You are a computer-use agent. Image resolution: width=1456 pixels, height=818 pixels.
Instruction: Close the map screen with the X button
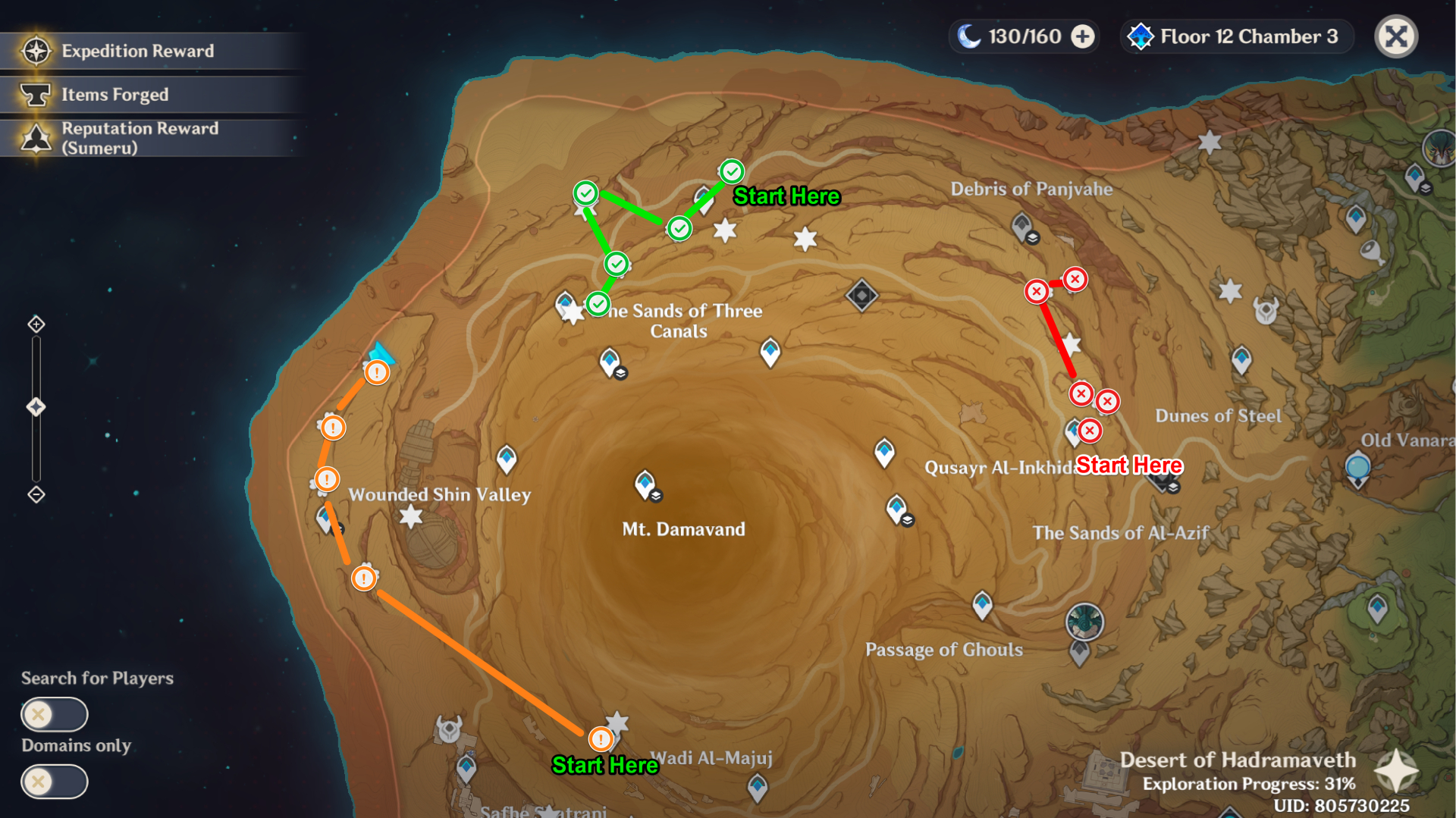click(x=1395, y=36)
